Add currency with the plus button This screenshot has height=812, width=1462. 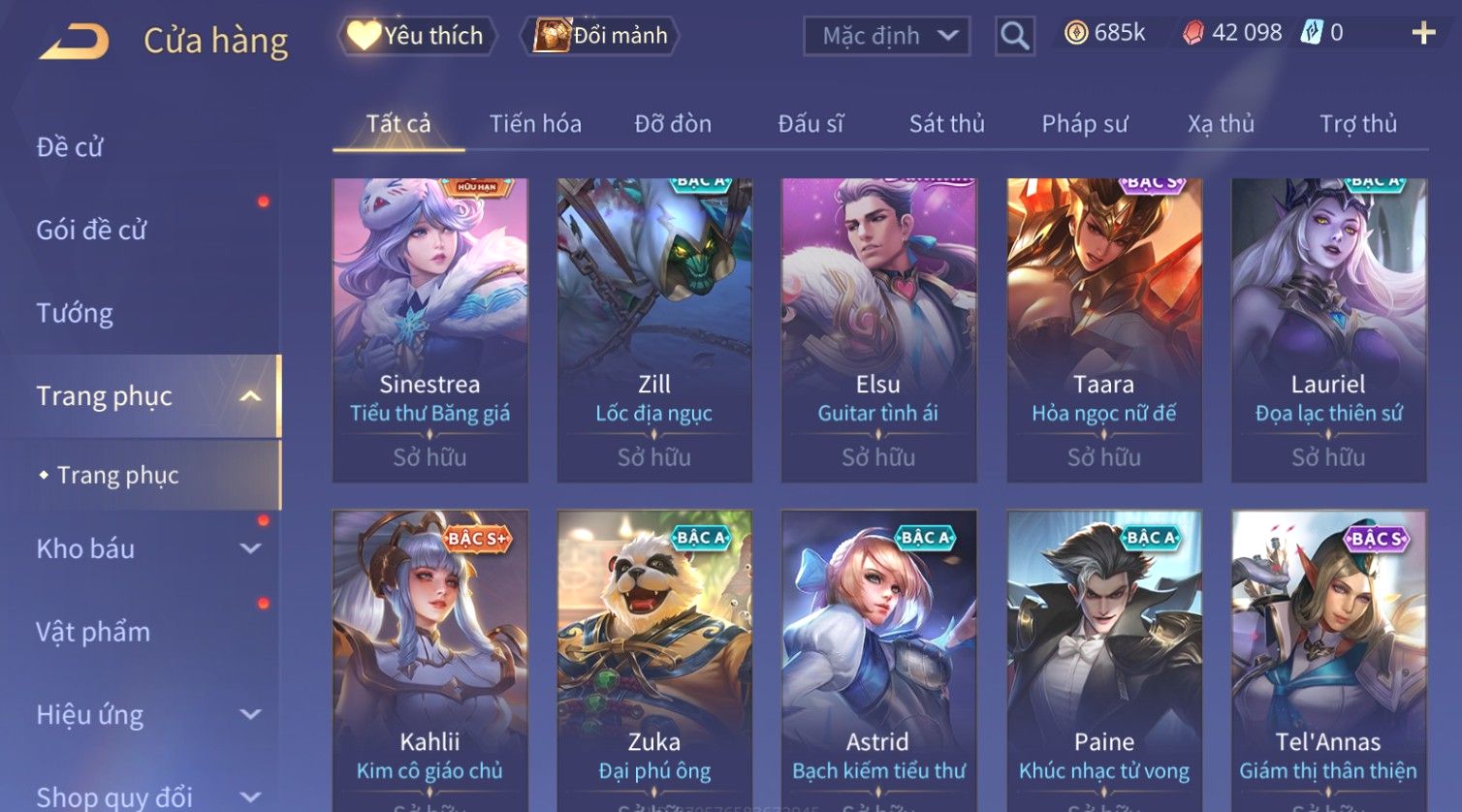pyautogui.click(x=1422, y=34)
